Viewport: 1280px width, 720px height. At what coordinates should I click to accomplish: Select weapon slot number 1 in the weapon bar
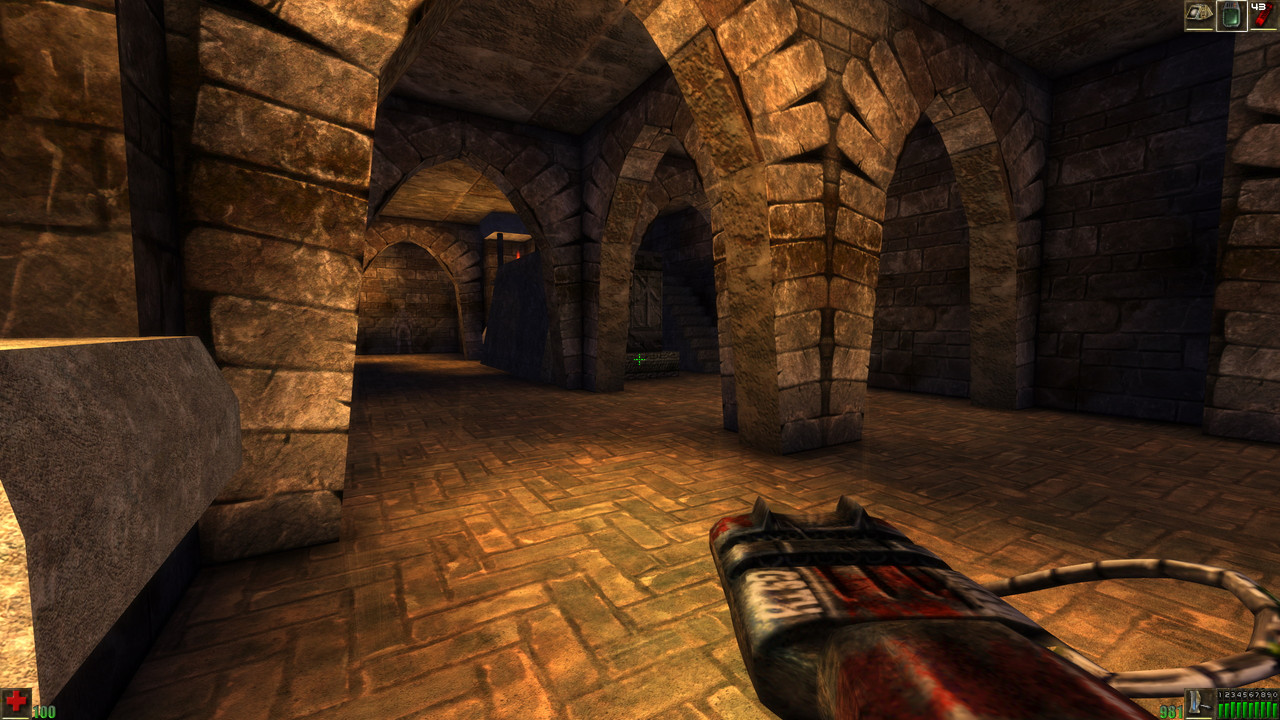pos(1220,694)
